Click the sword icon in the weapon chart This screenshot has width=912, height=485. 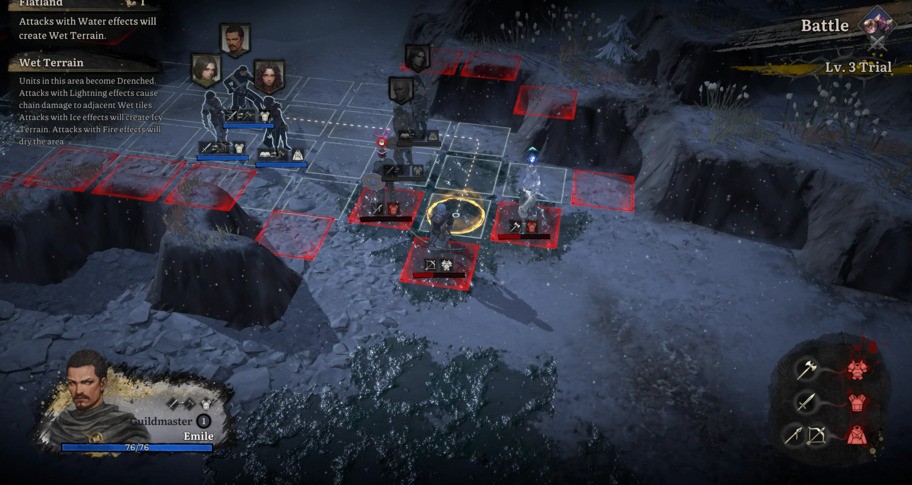tap(806, 402)
